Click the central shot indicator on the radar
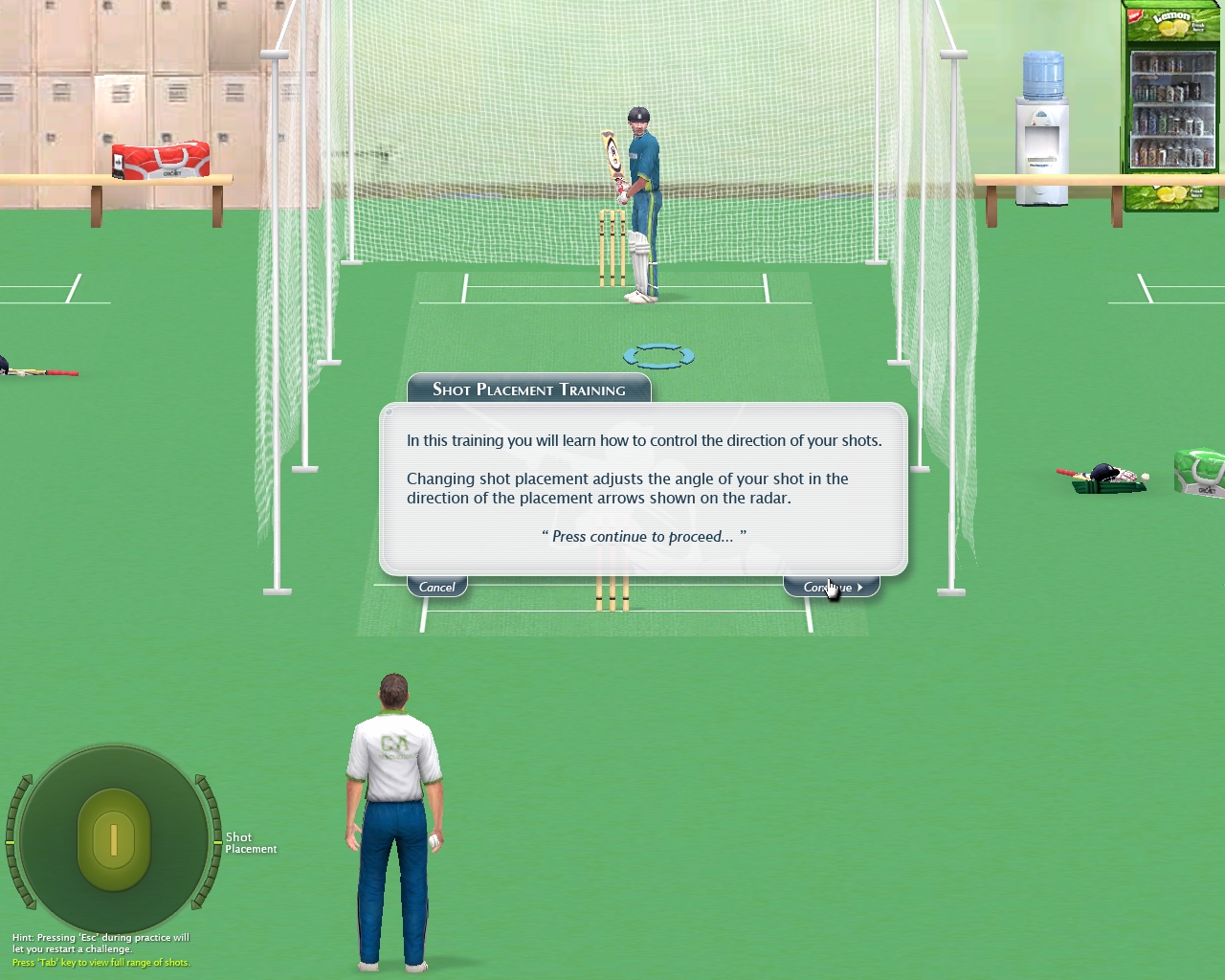 [114, 840]
